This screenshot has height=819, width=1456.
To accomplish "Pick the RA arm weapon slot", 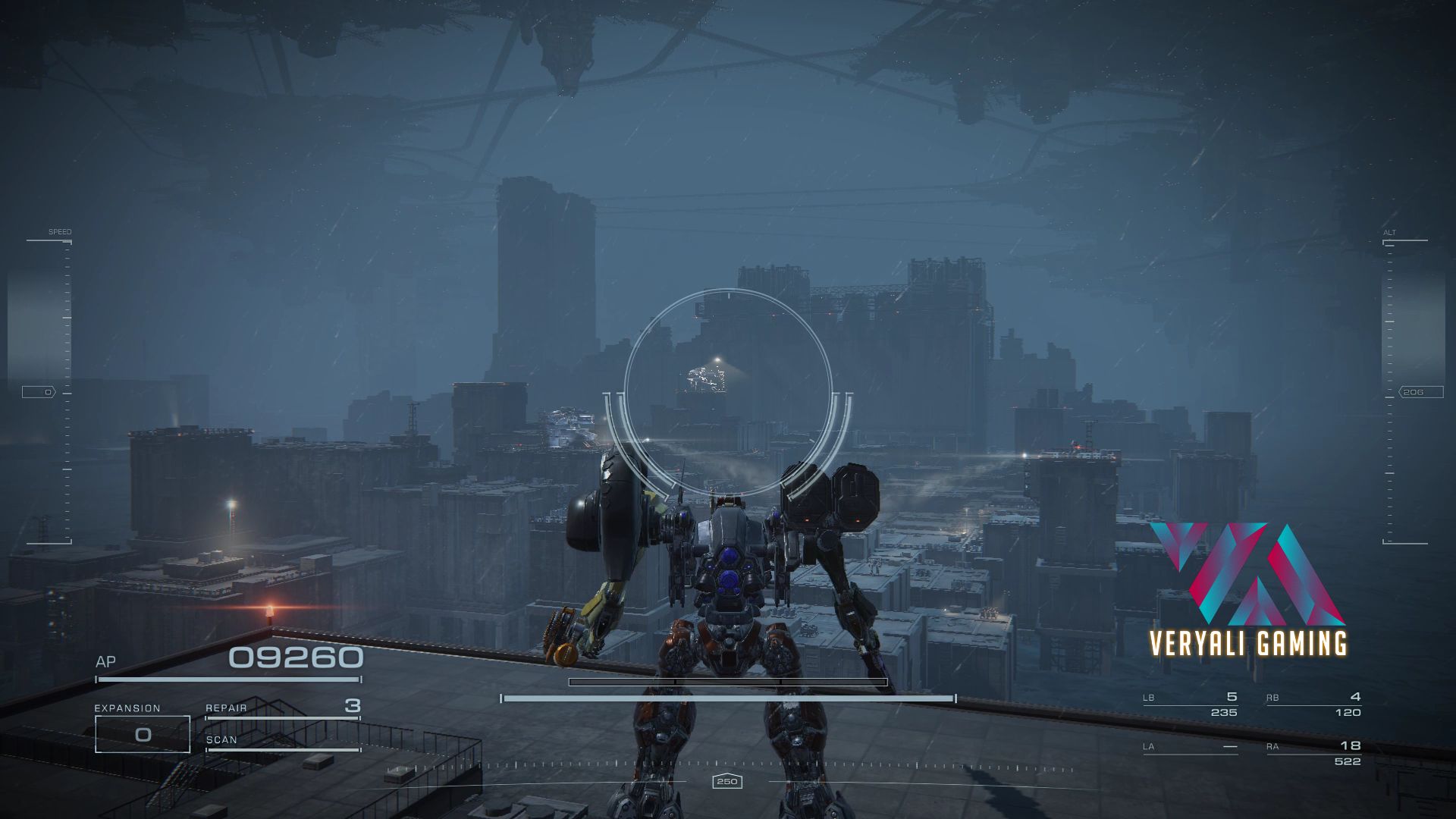I will (1313, 753).
